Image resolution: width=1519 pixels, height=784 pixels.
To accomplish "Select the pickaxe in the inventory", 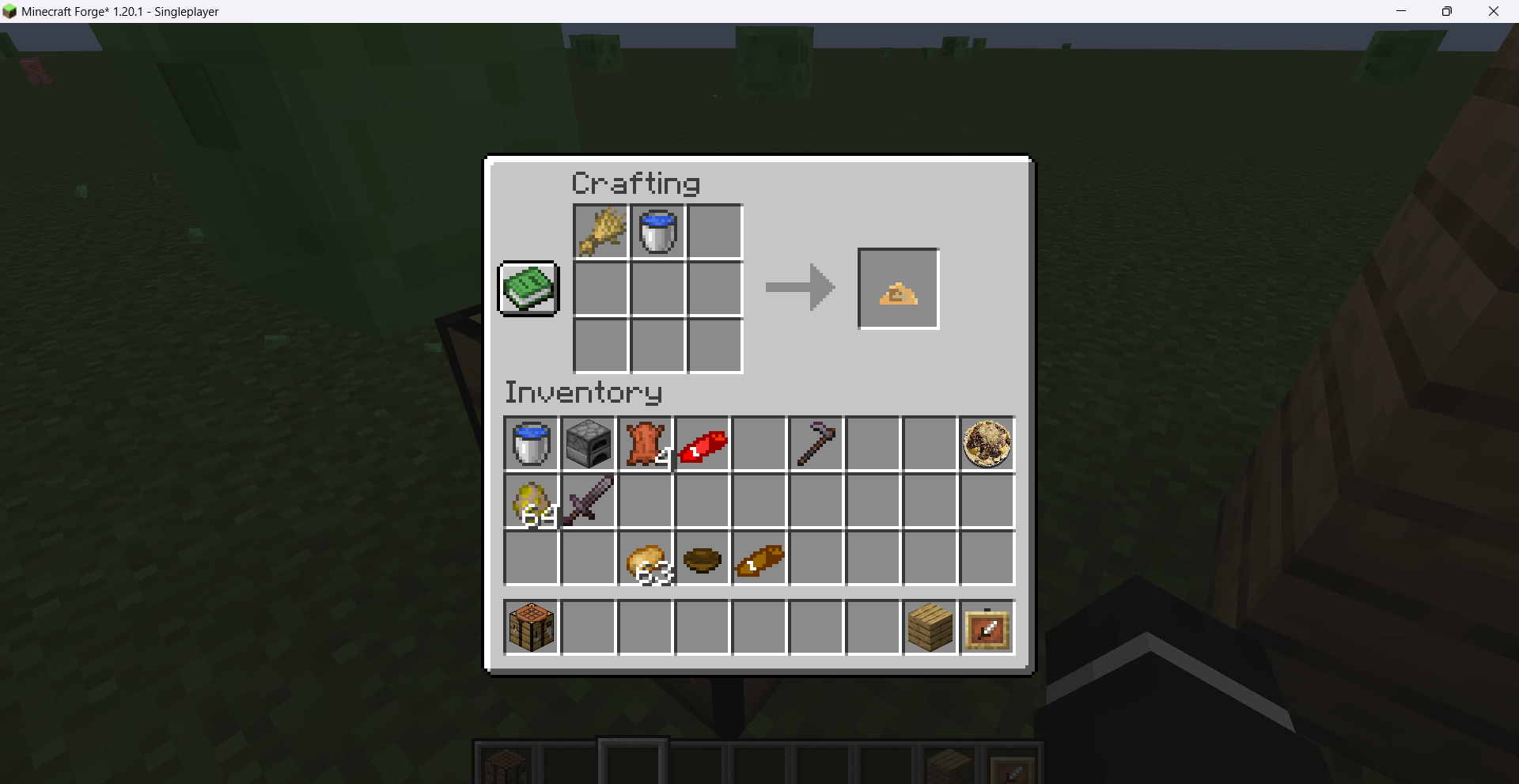I will click(x=816, y=444).
